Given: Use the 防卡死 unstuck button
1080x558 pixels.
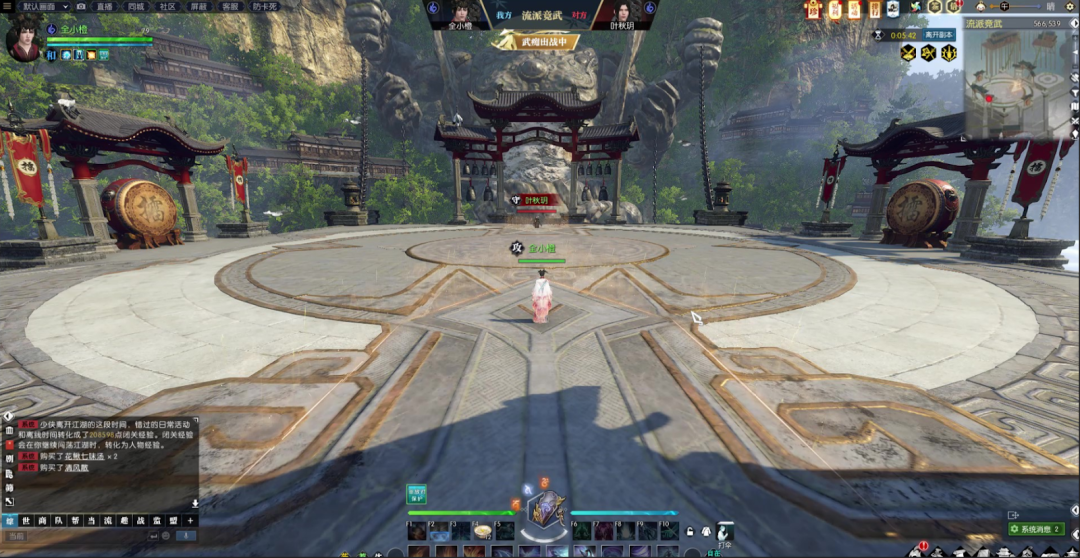Looking at the screenshot, I should 264,6.
